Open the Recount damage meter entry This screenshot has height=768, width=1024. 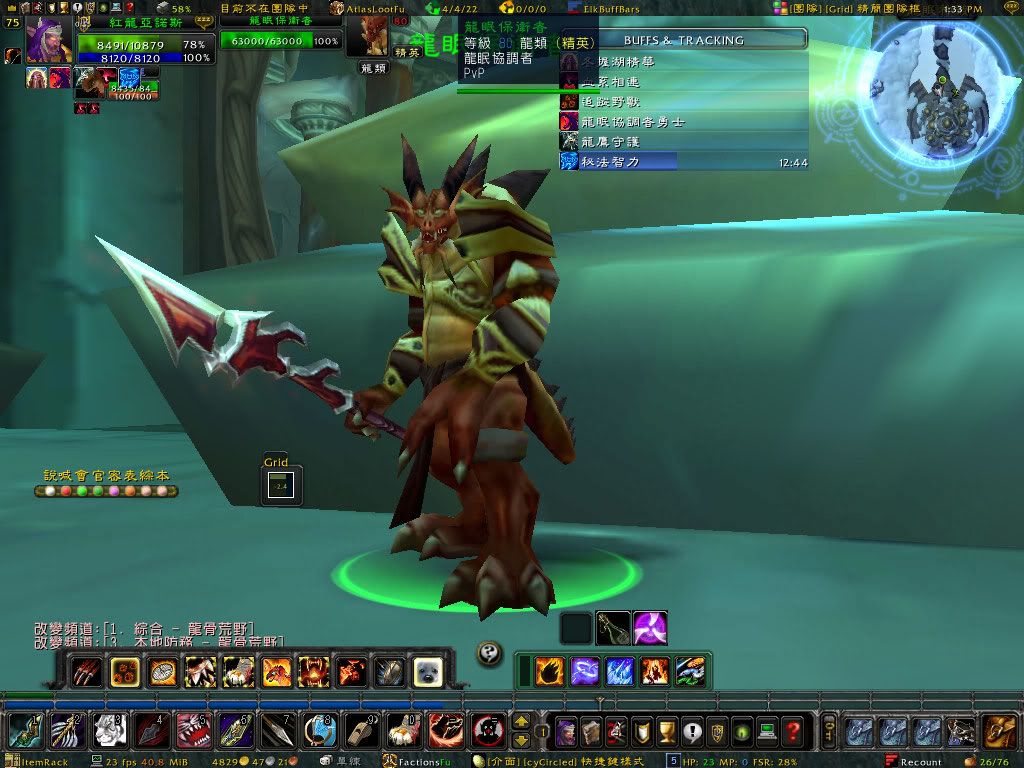click(x=919, y=762)
